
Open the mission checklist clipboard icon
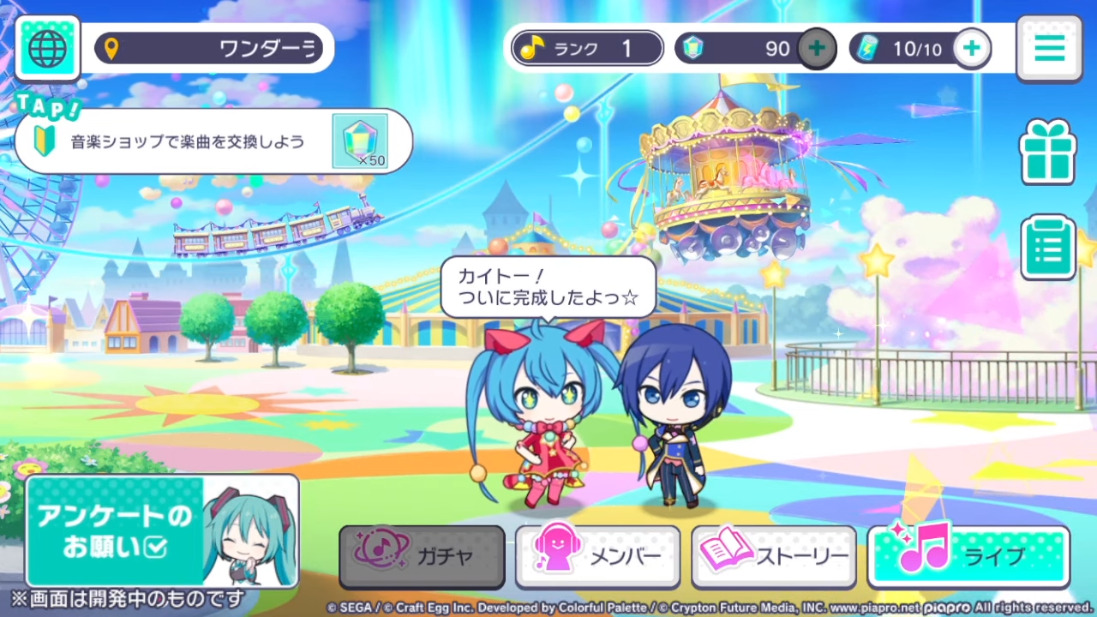pos(1047,247)
